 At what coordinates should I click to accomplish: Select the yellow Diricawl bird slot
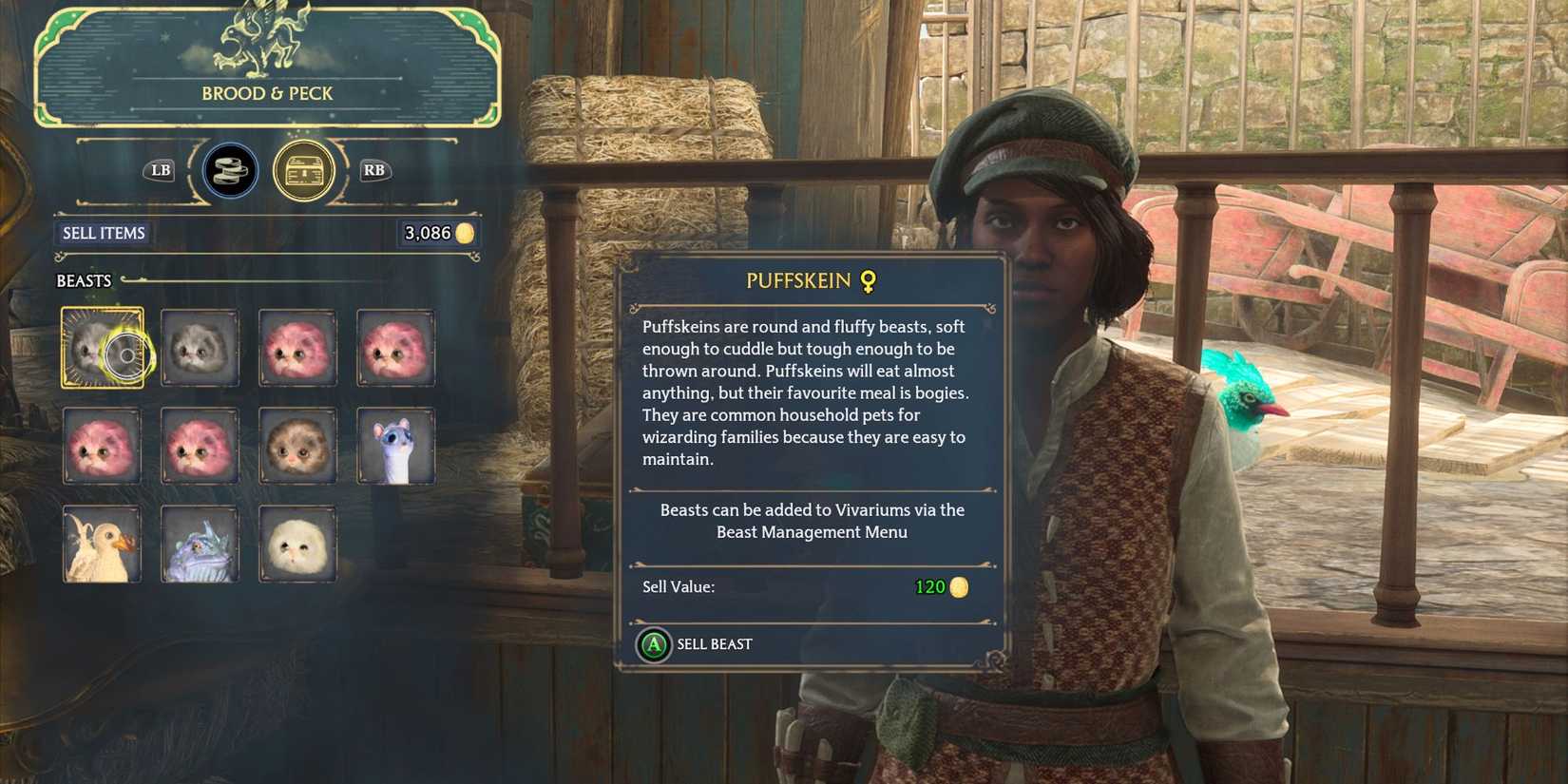[103, 545]
